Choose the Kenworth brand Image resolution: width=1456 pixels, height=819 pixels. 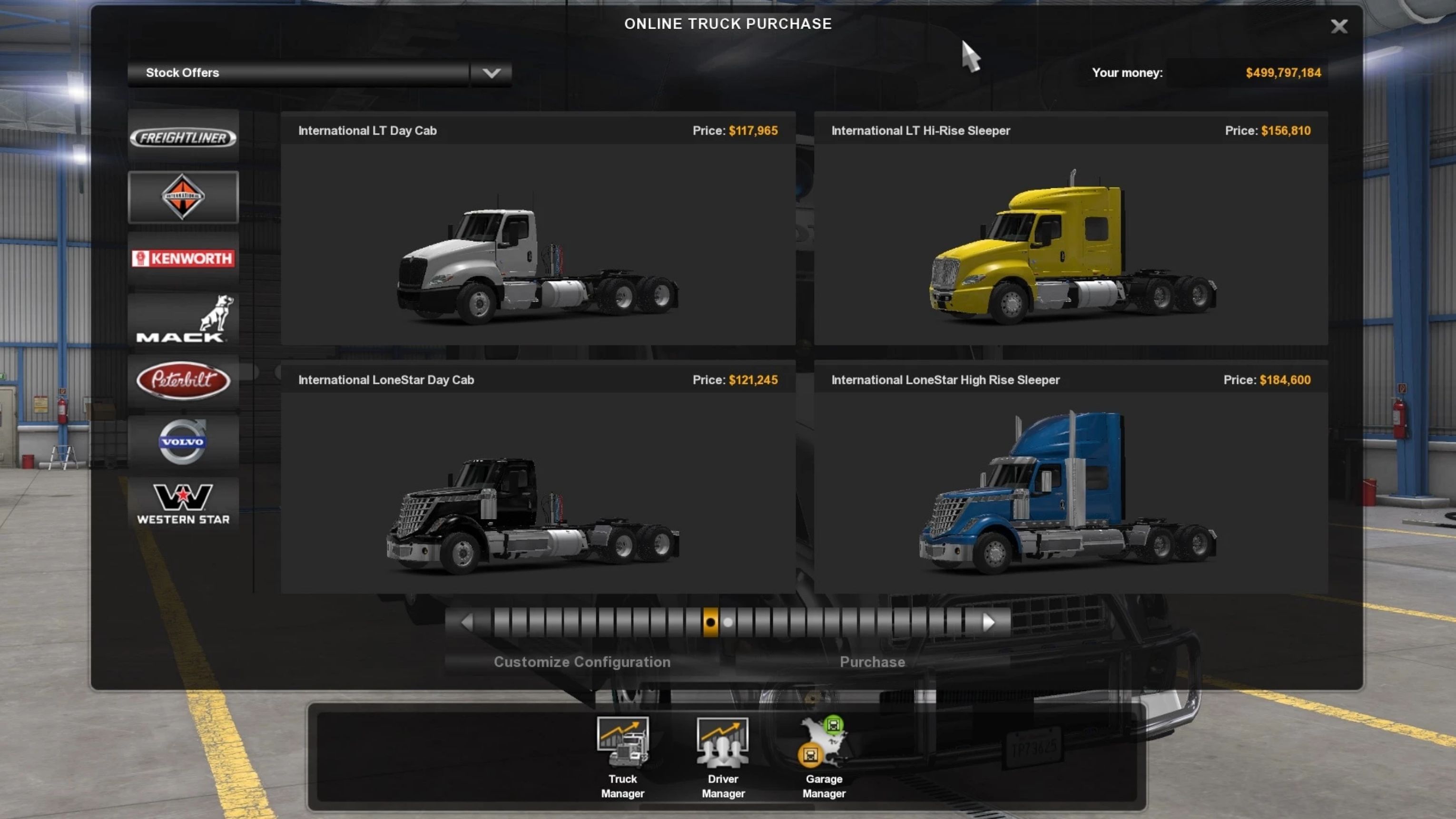point(183,258)
